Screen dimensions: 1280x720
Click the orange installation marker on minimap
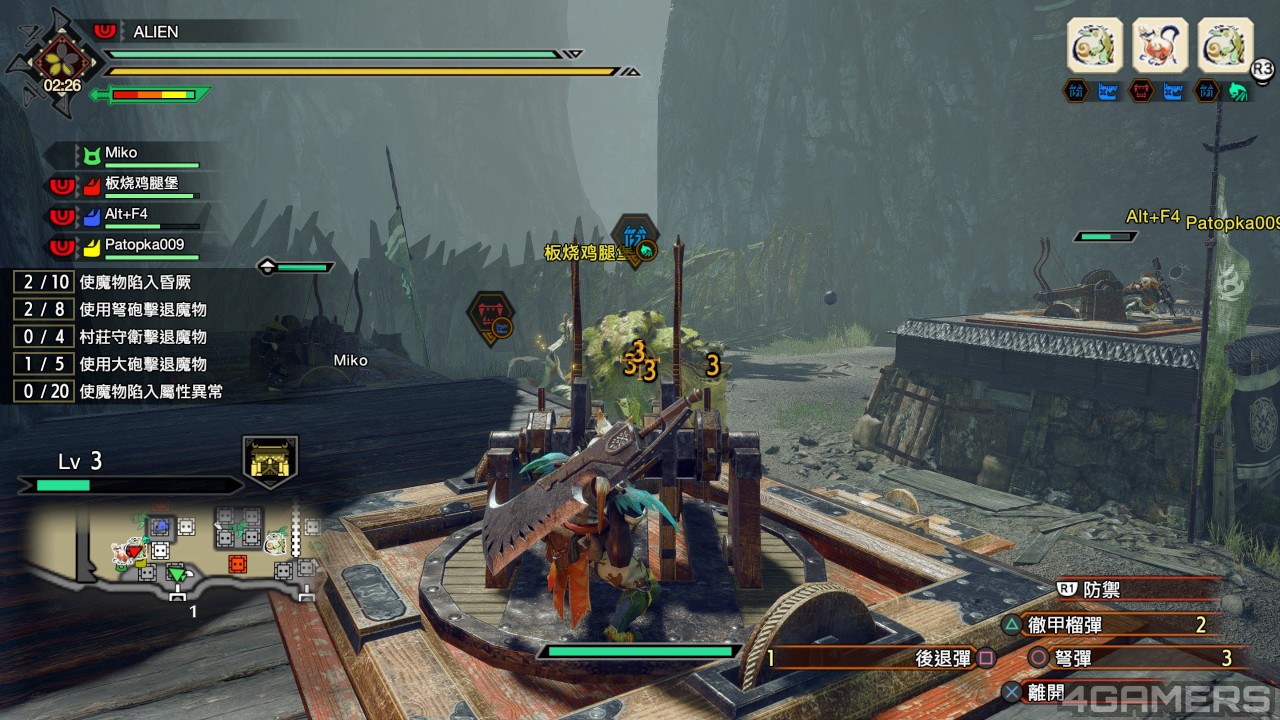pos(237,563)
